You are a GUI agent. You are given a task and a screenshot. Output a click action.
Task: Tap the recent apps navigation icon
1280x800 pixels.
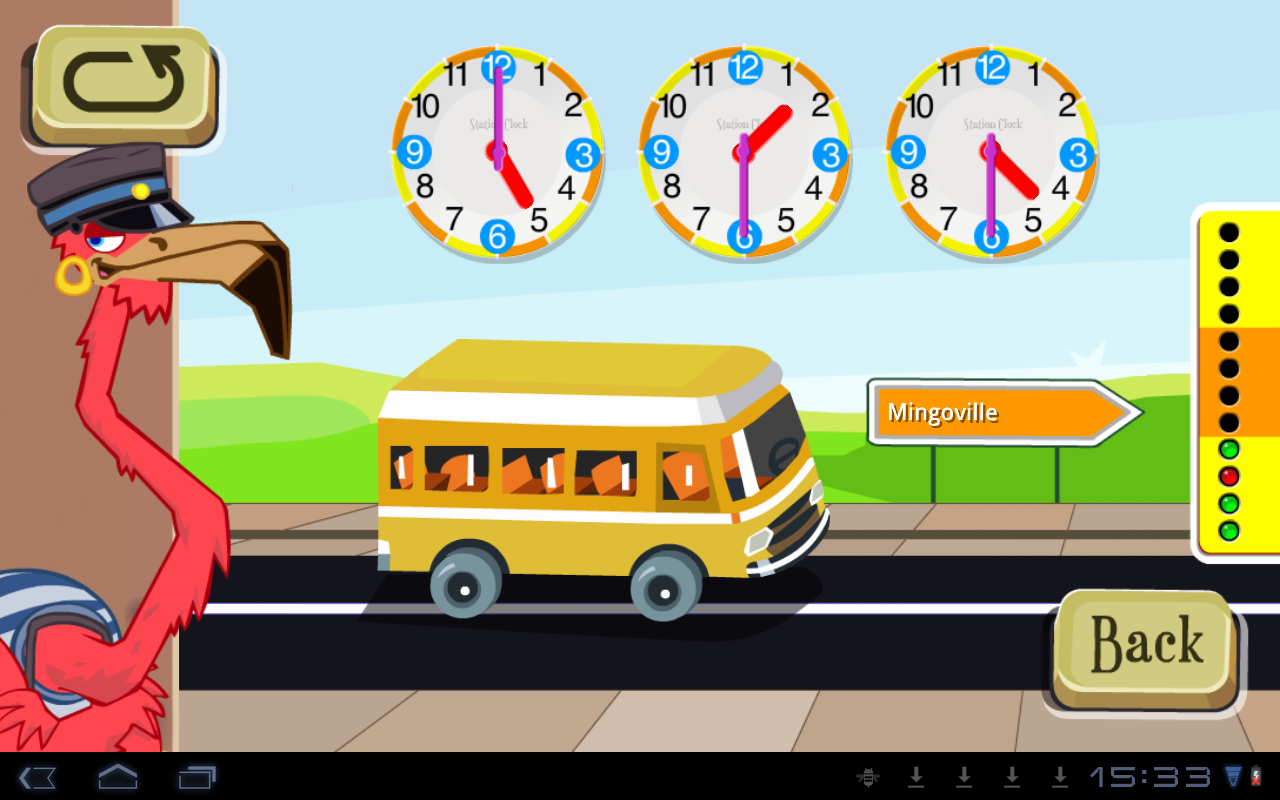click(x=199, y=775)
